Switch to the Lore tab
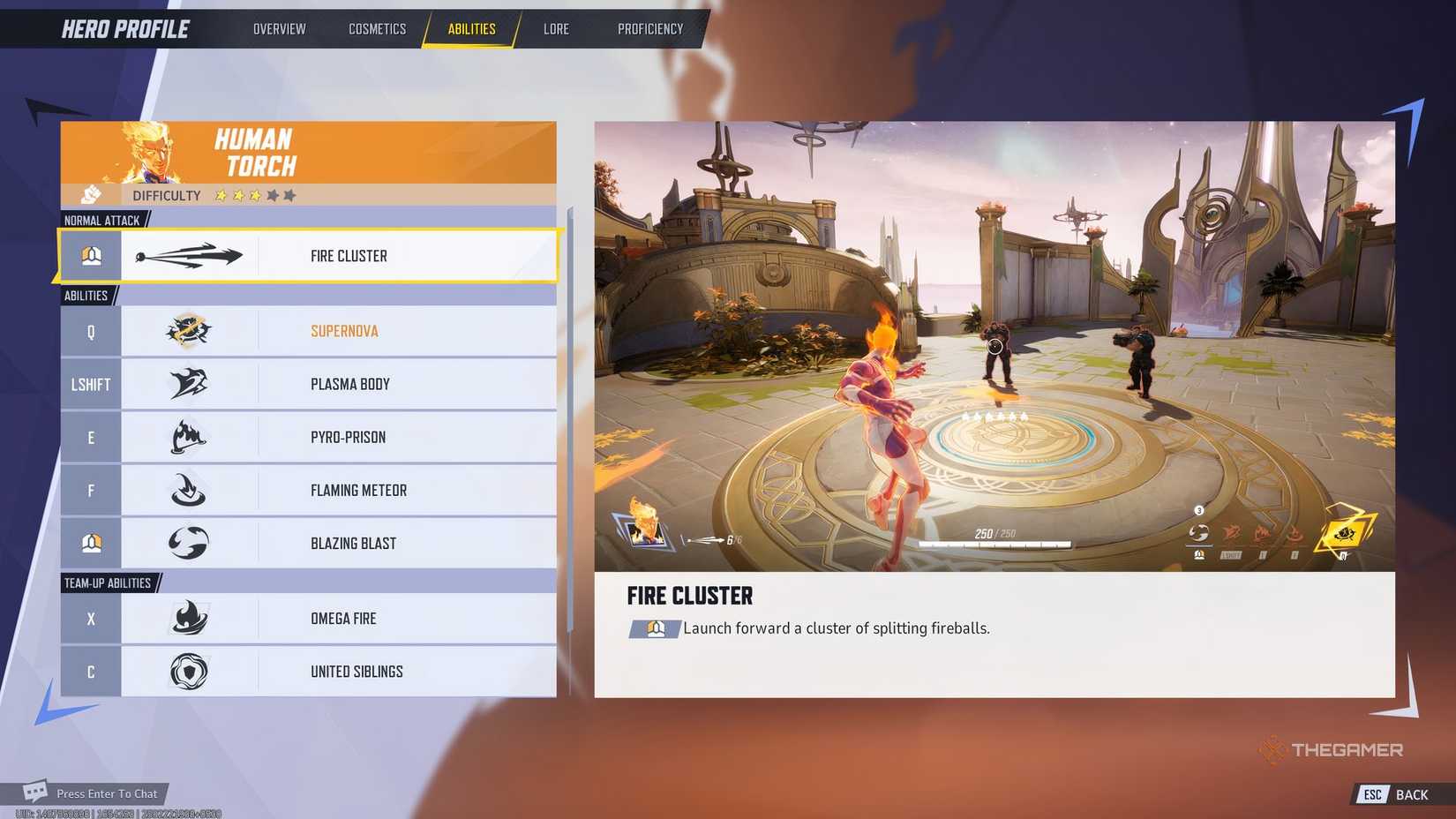Screen dimensions: 1456x819 pyautogui.click(x=556, y=28)
